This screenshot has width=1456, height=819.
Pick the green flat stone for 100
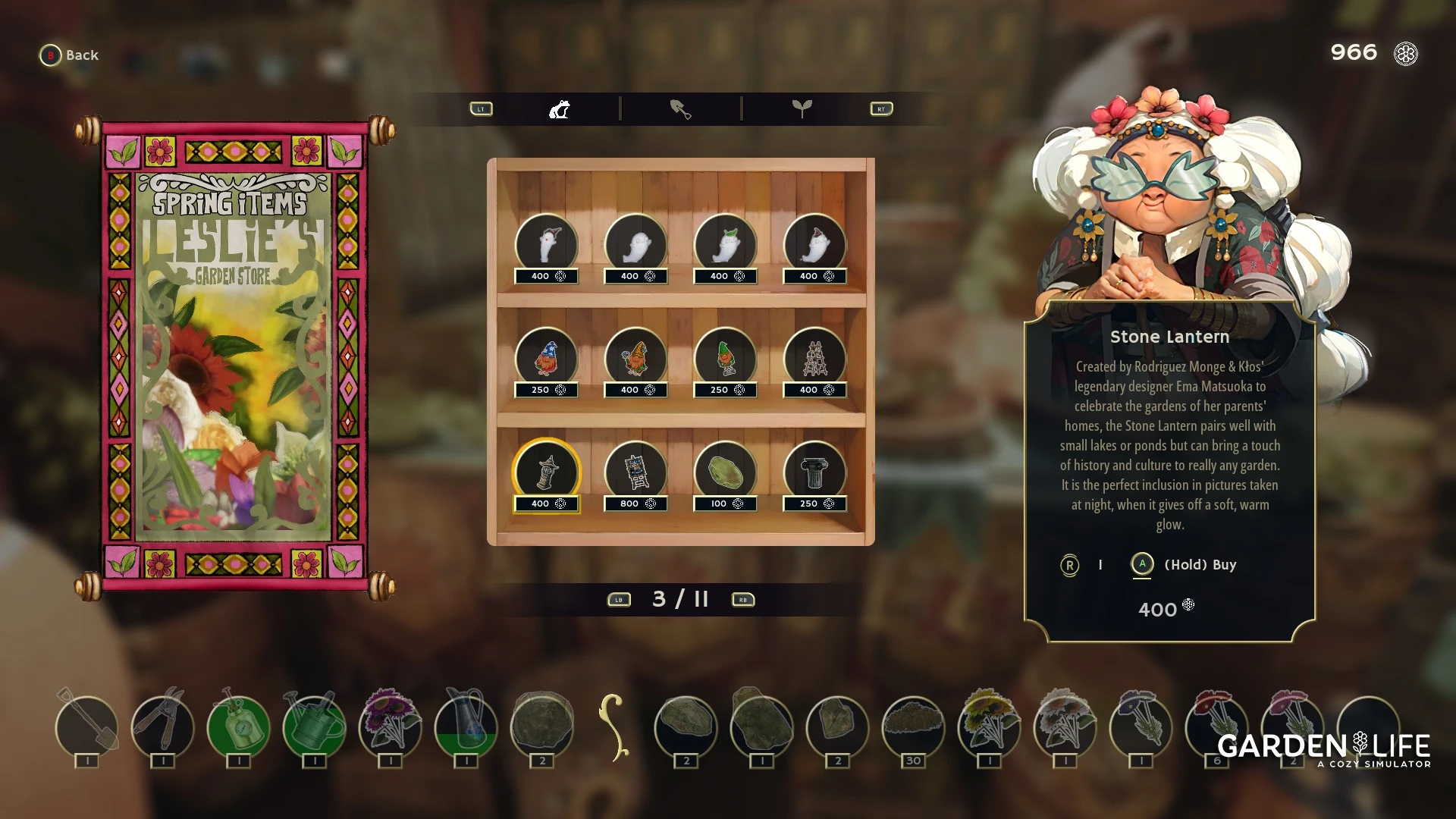(x=725, y=472)
